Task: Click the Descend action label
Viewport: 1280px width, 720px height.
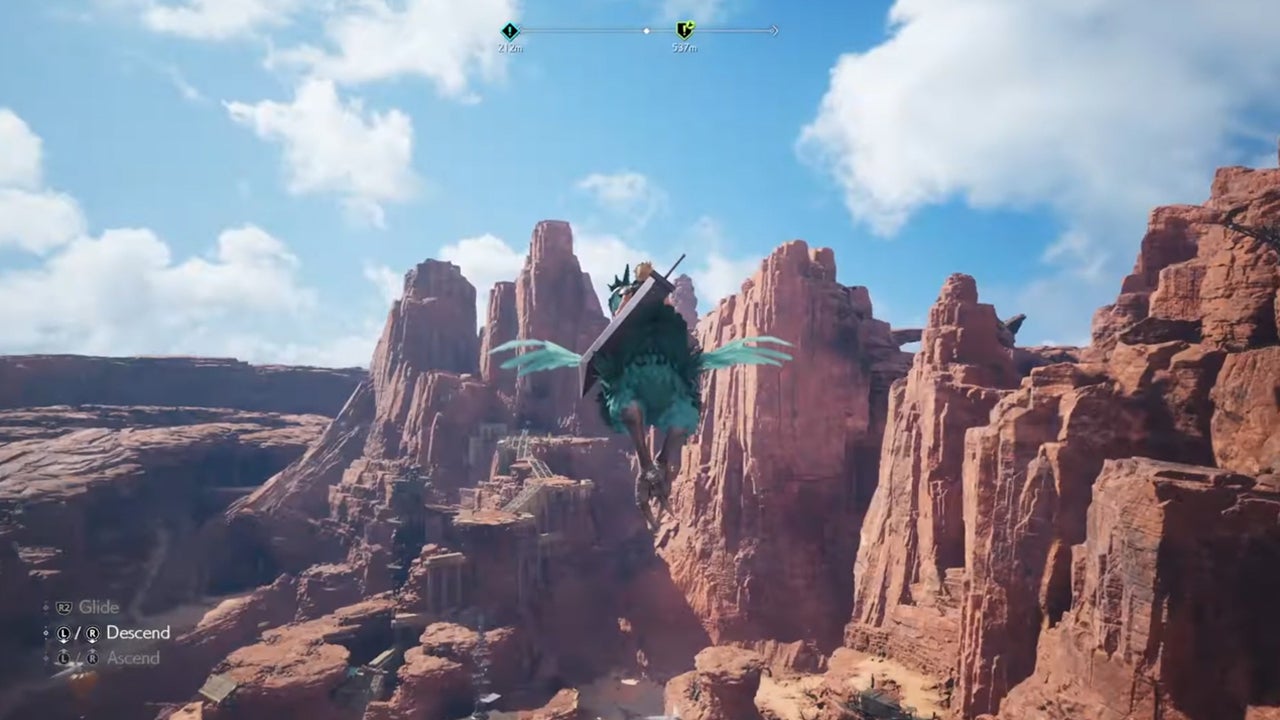Action: click(x=138, y=632)
